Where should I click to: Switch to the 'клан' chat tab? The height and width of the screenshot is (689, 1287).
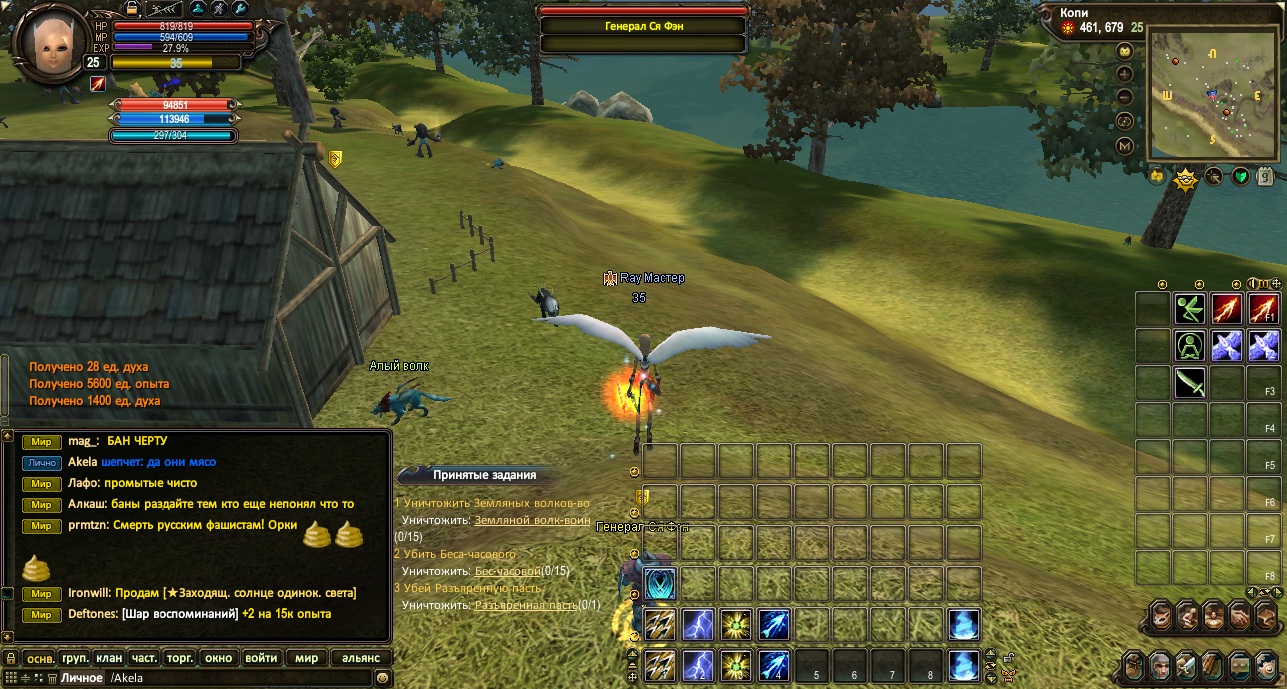[x=109, y=658]
